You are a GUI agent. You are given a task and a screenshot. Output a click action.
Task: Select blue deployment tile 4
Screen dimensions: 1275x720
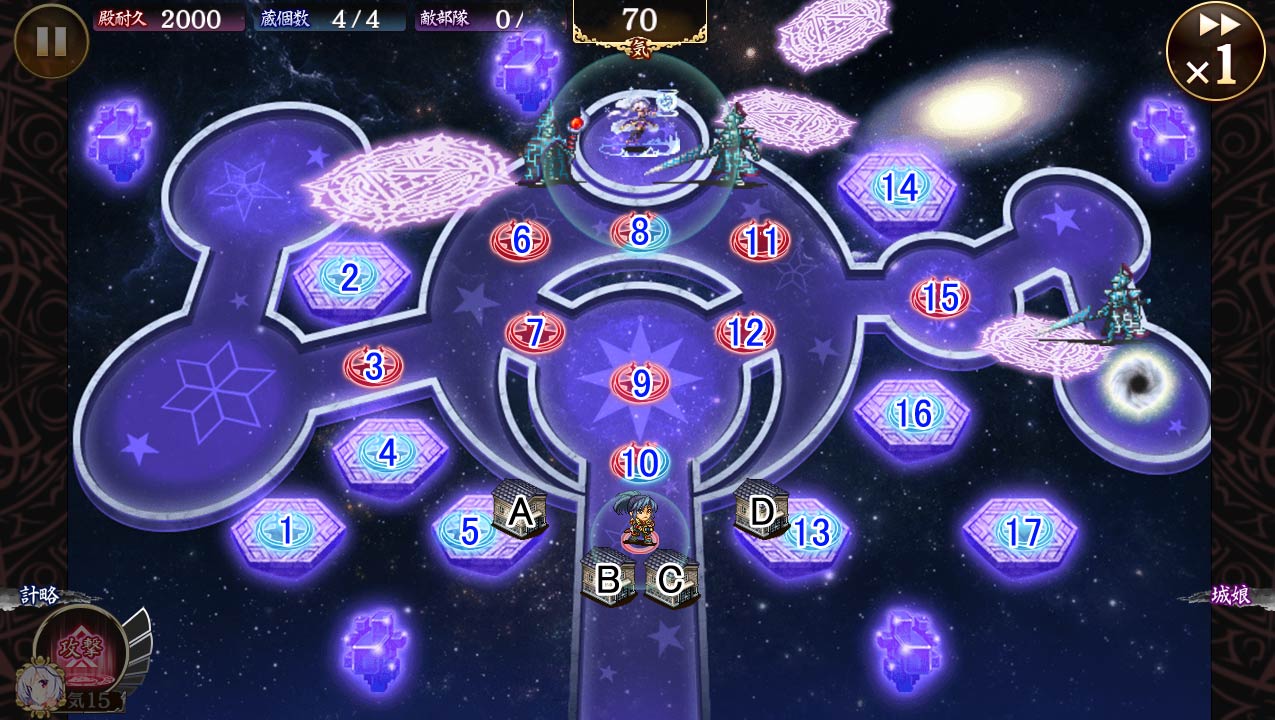[388, 453]
